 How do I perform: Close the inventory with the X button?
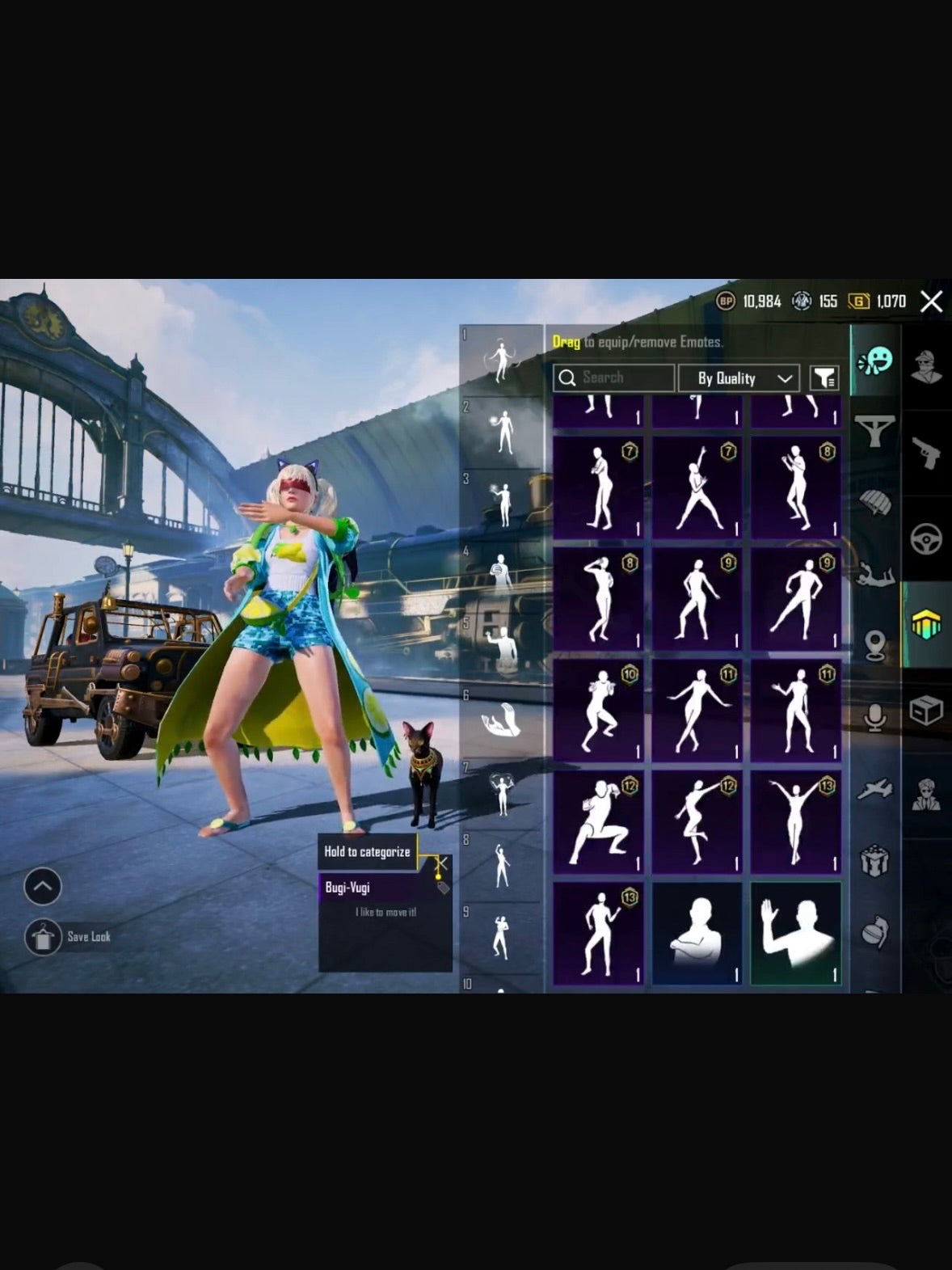coord(932,302)
